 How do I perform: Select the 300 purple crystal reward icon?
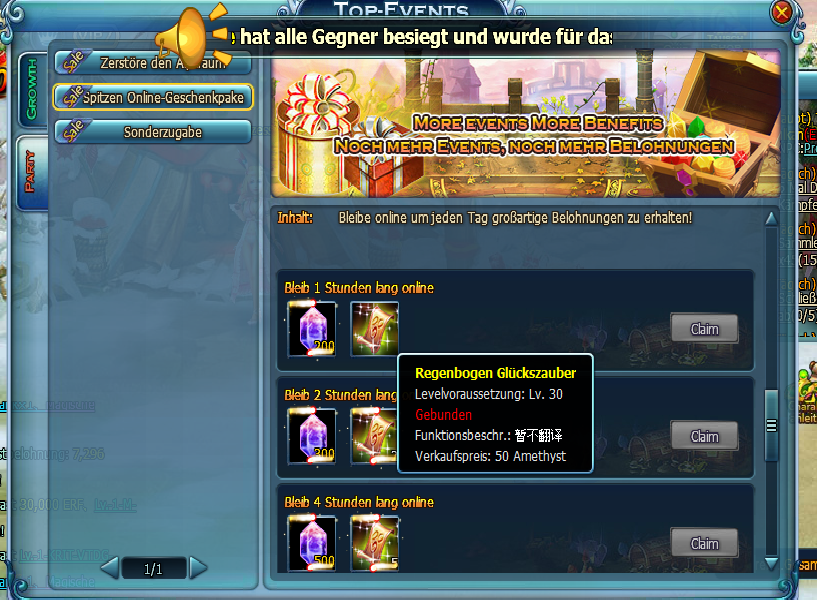(311, 436)
